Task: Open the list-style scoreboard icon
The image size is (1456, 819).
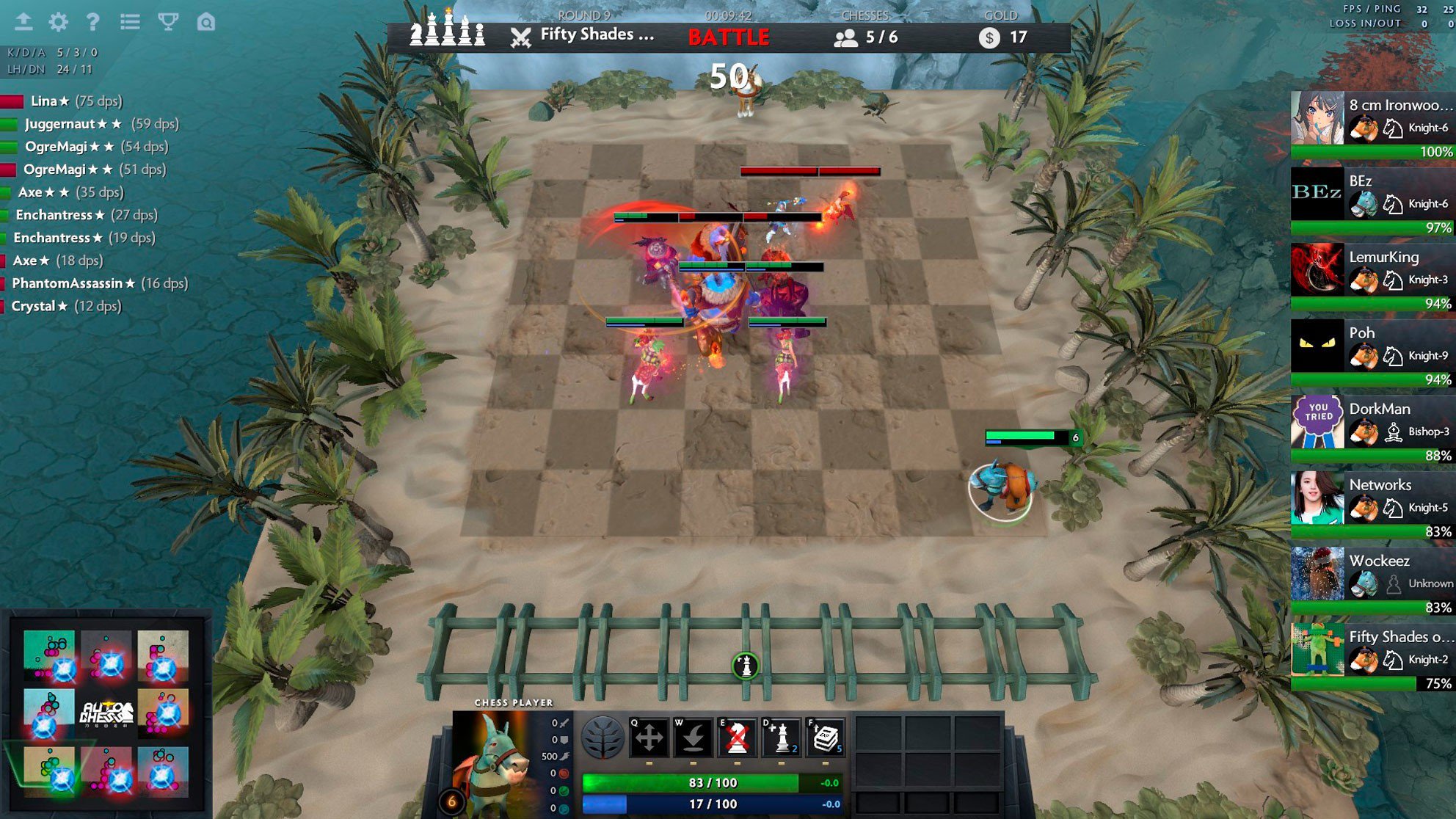Action: tap(130, 22)
